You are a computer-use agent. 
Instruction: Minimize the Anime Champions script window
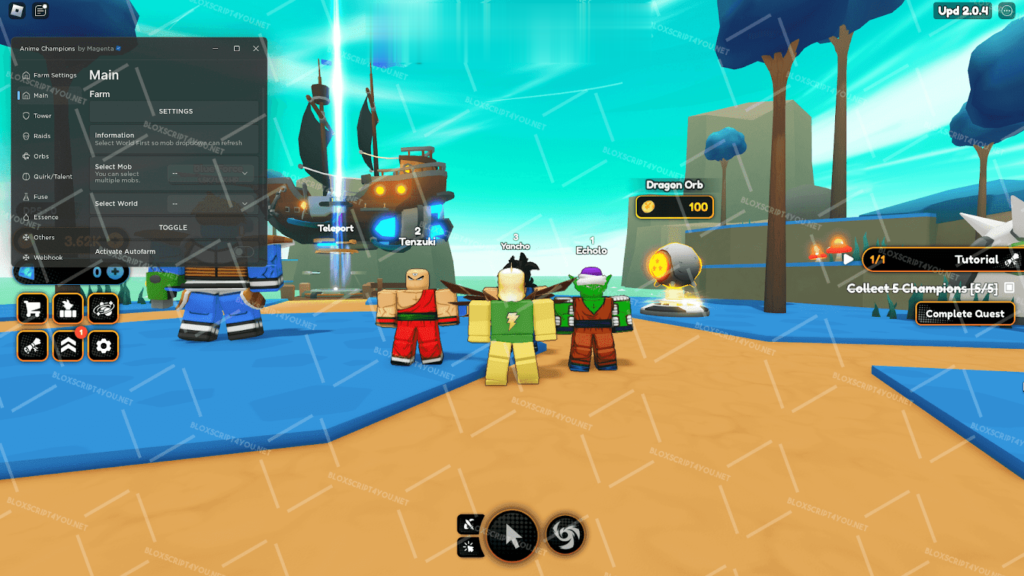pos(216,48)
